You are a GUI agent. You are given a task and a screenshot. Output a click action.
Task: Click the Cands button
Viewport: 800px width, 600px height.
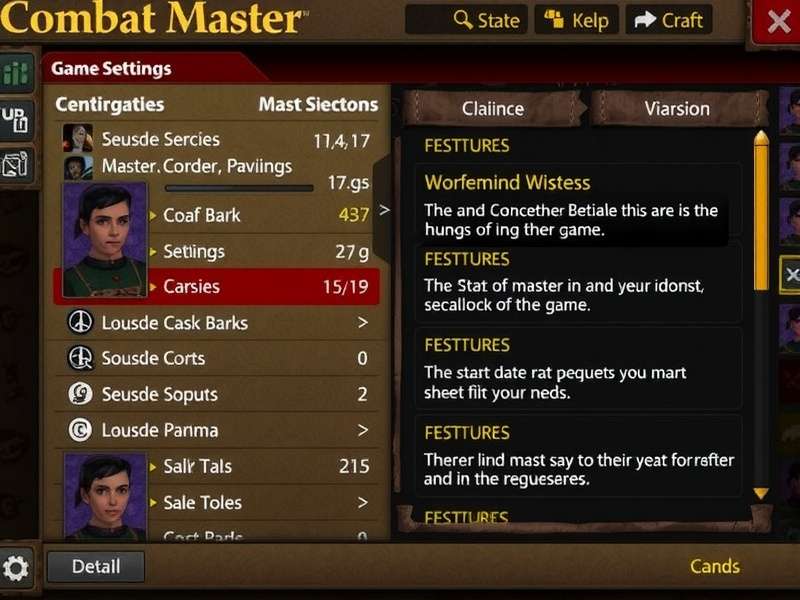(715, 566)
